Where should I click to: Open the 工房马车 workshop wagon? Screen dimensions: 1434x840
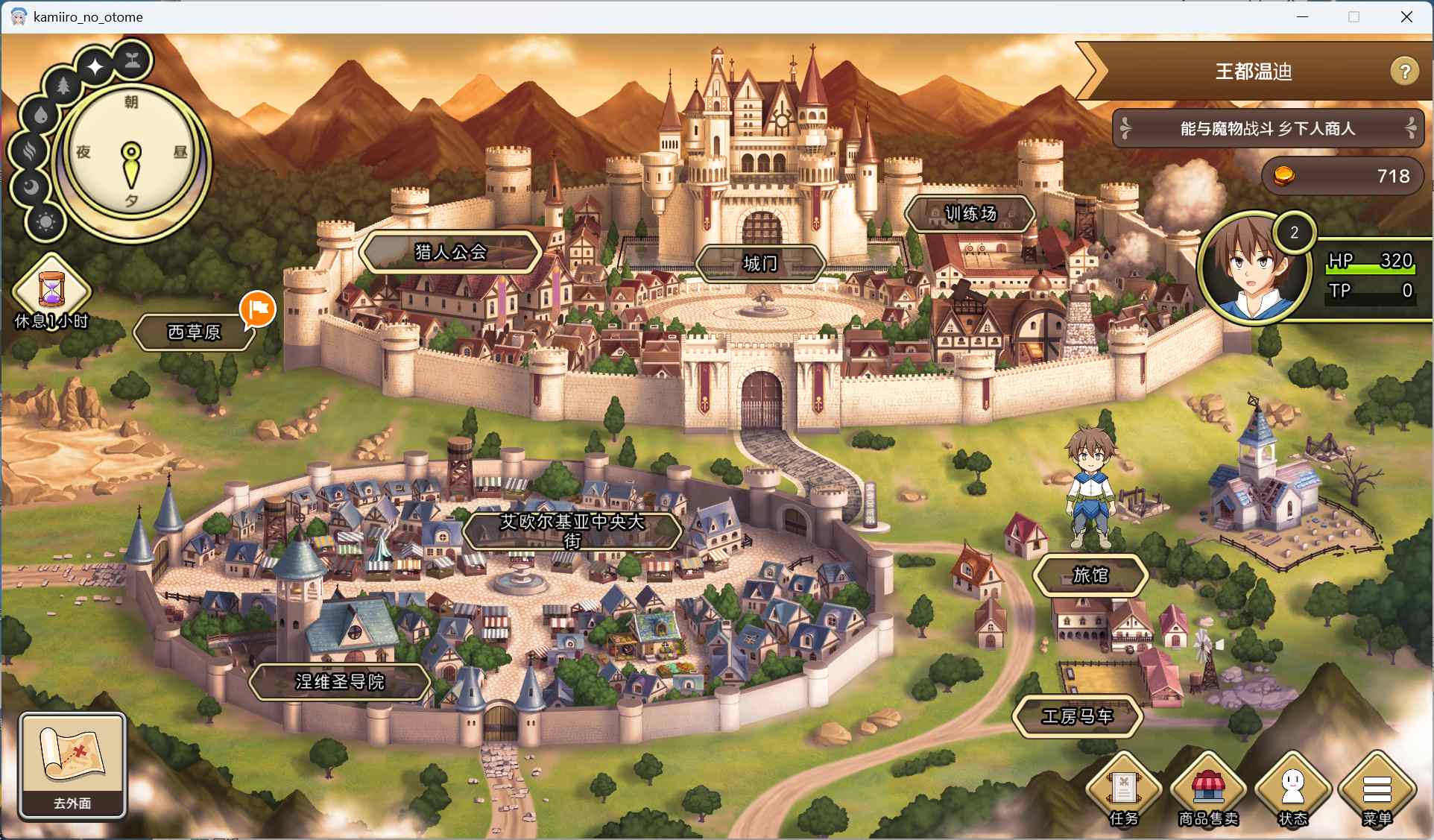1077,716
